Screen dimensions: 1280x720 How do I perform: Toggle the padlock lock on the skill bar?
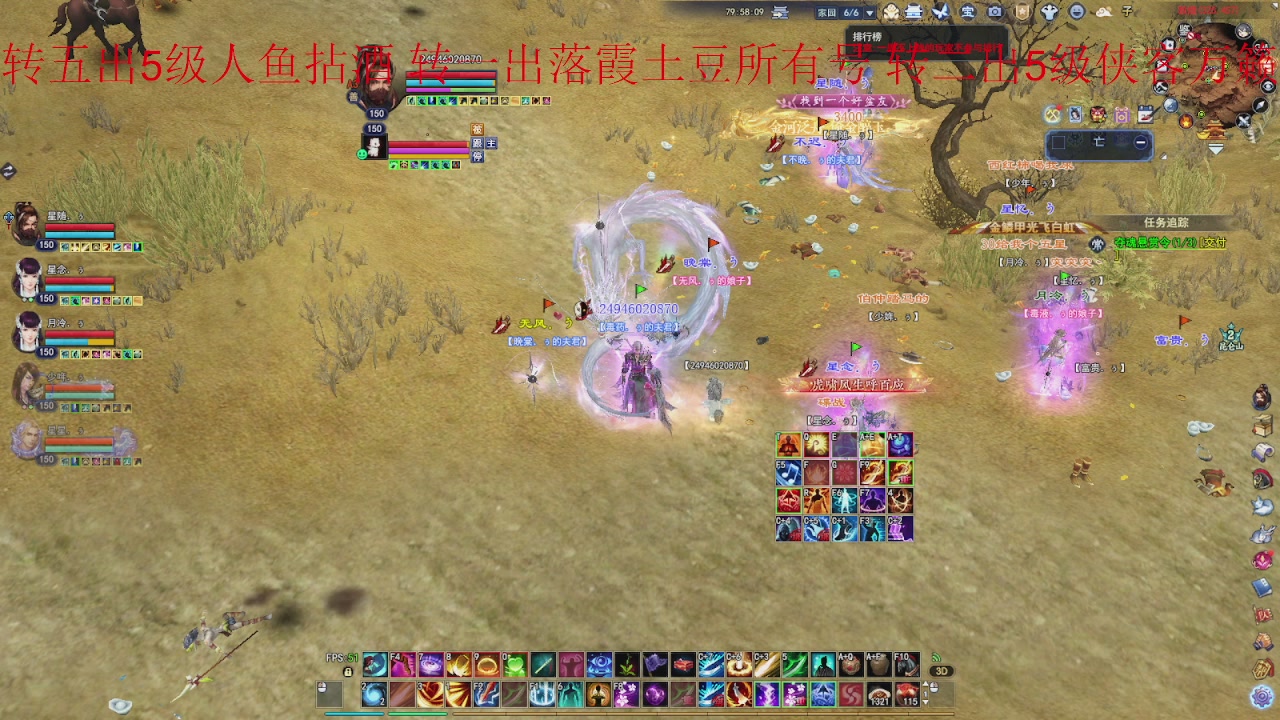click(346, 673)
